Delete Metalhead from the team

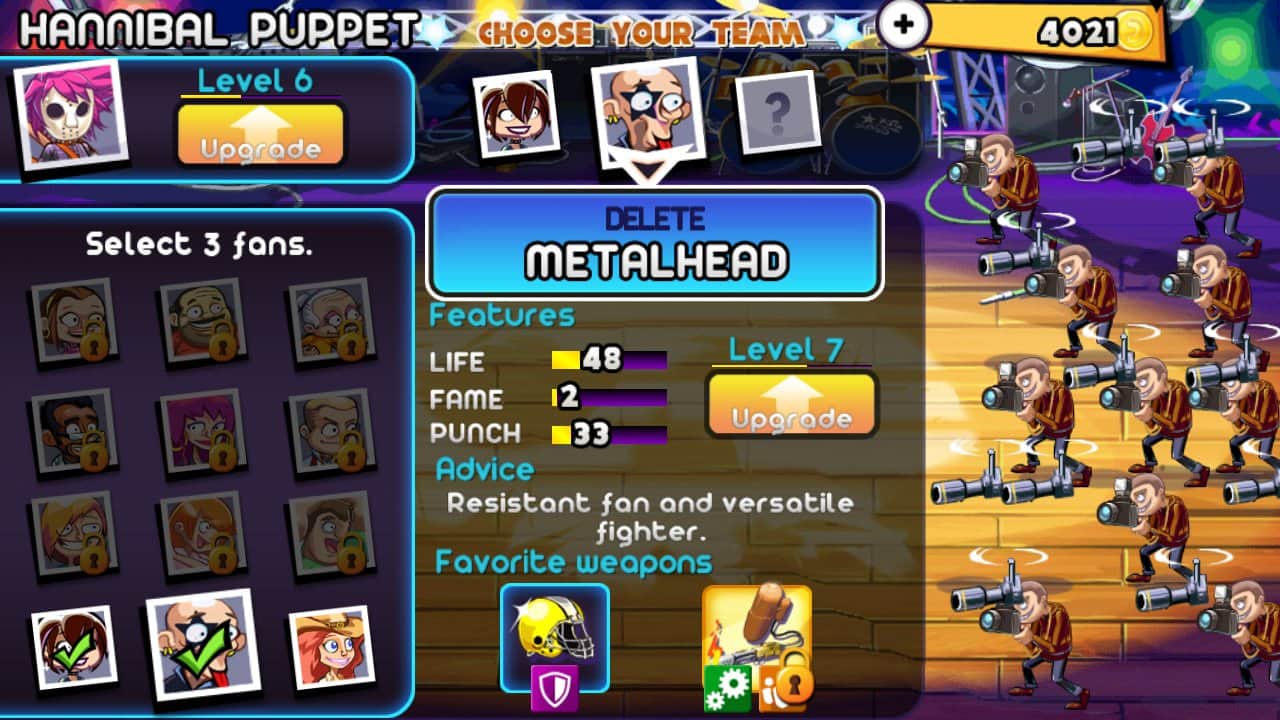click(655, 243)
